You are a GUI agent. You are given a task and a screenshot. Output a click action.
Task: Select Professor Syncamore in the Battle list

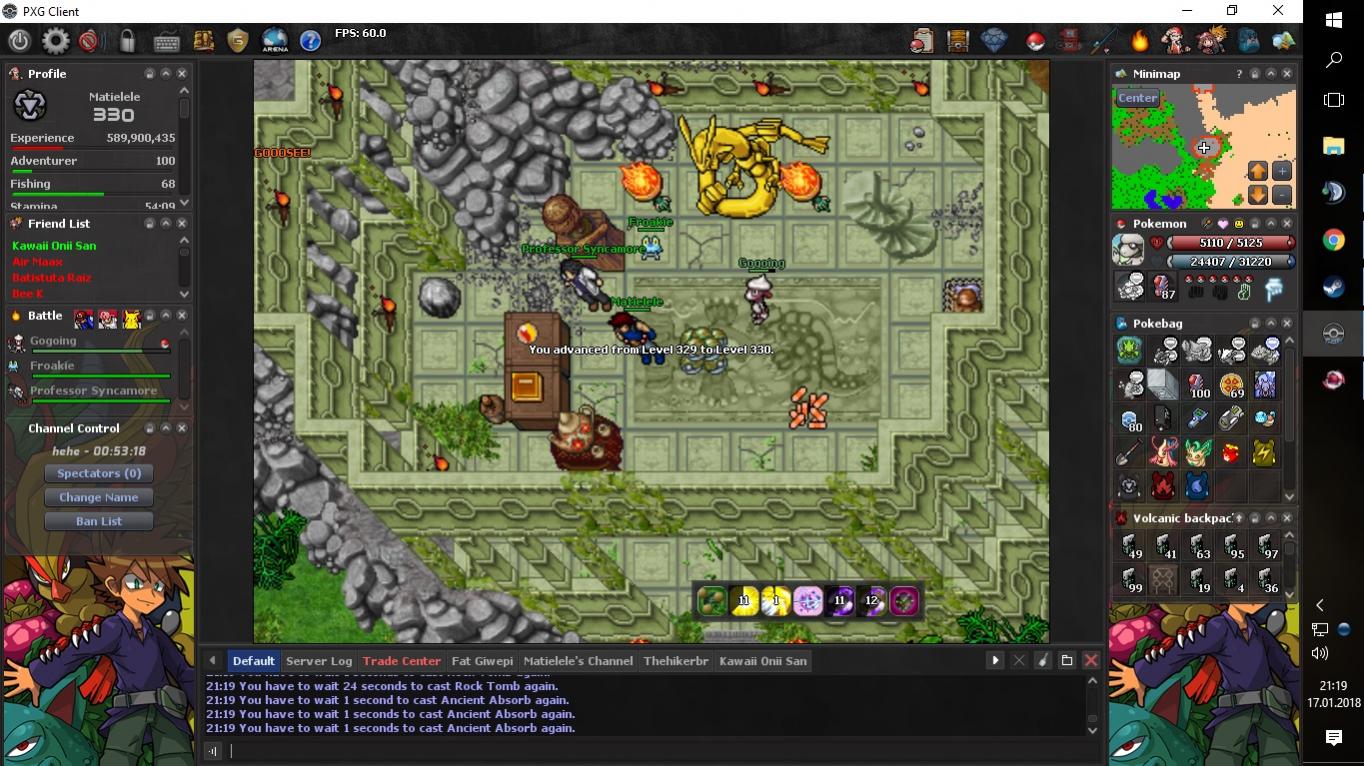(93, 391)
